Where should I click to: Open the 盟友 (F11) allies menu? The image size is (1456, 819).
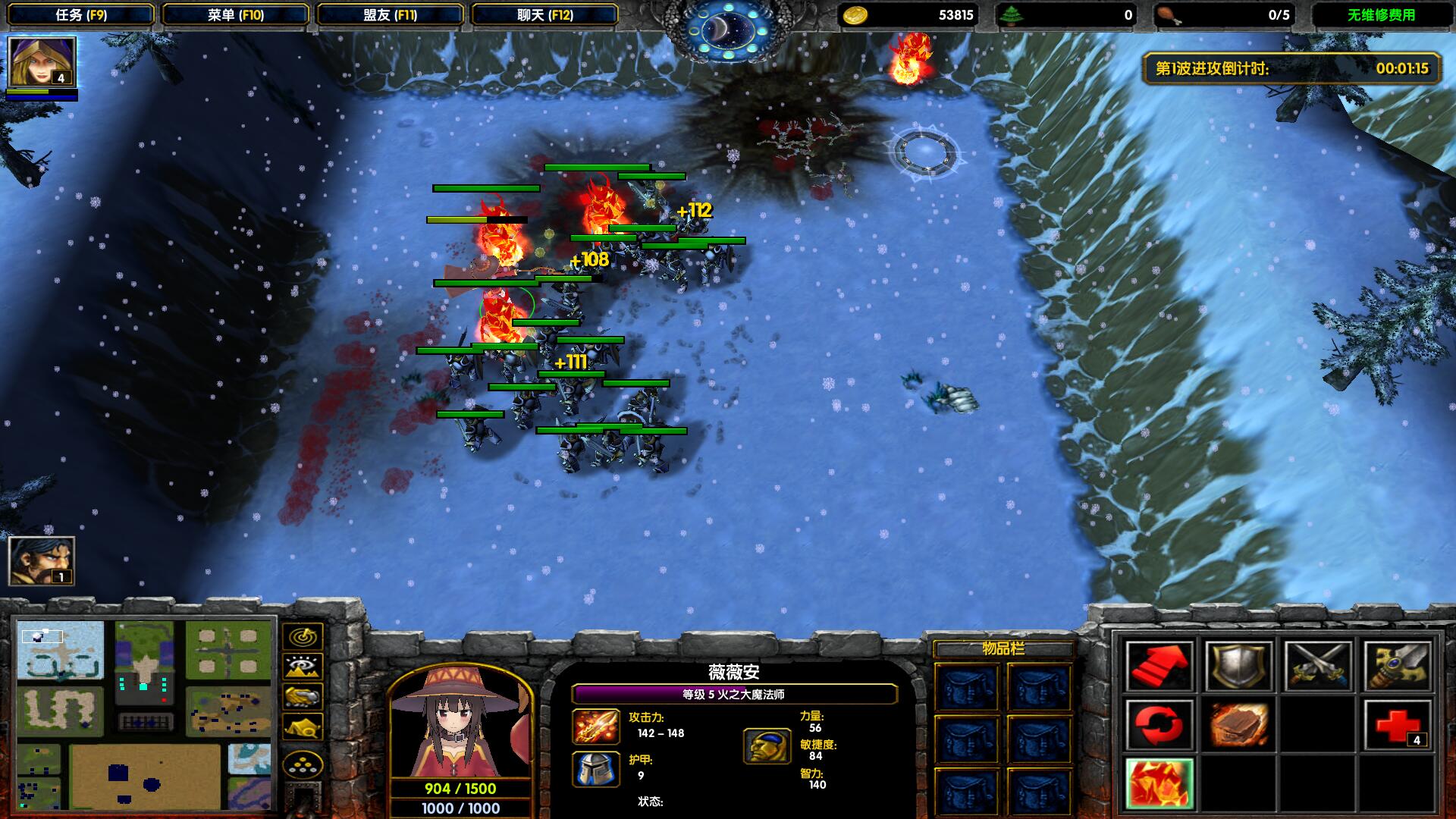pyautogui.click(x=391, y=14)
